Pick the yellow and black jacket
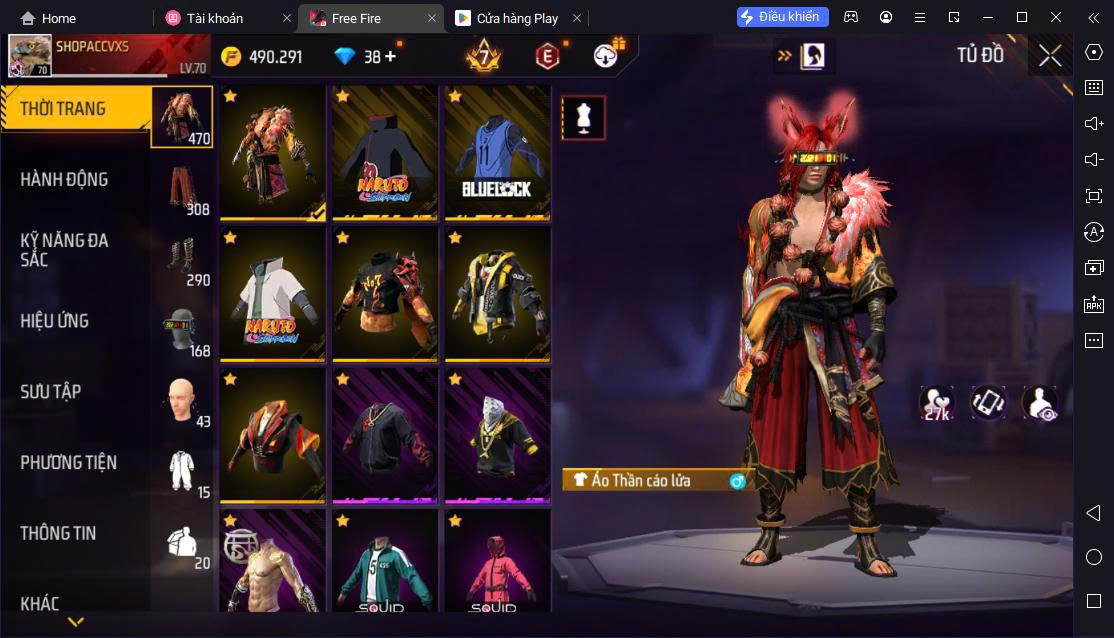 [x=497, y=294]
